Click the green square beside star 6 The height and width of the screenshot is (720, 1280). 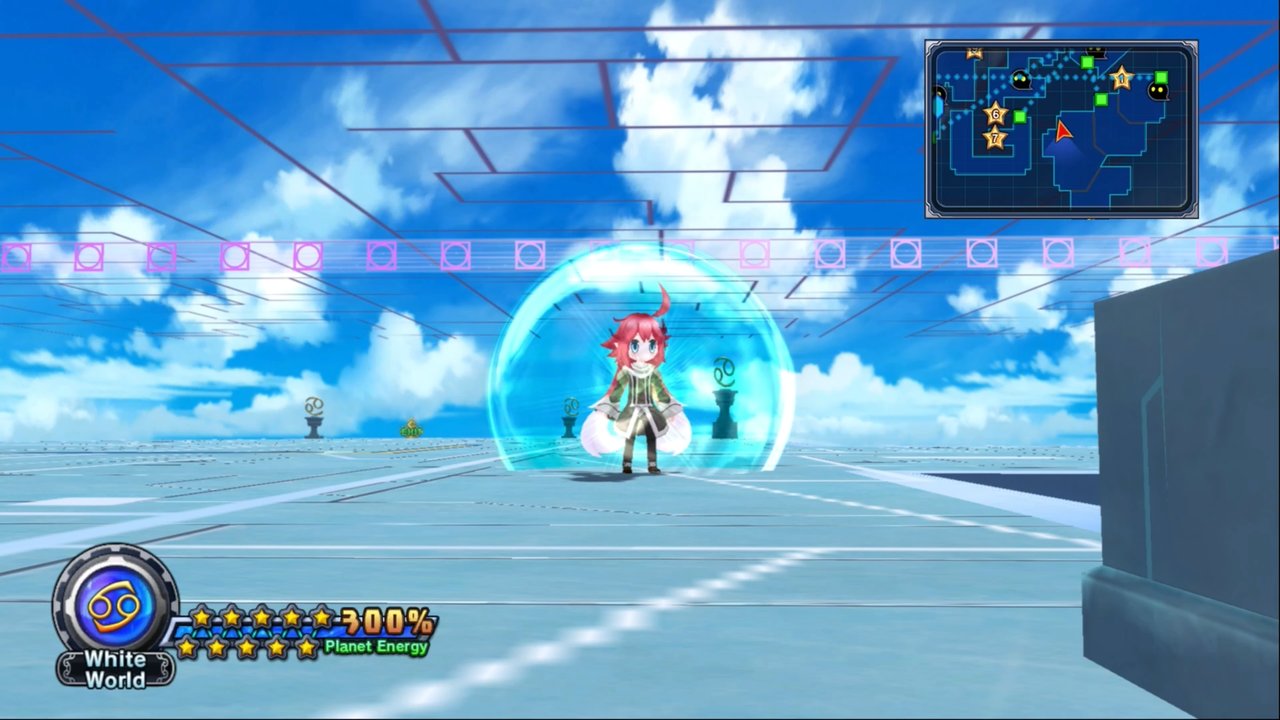(1019, 116)
